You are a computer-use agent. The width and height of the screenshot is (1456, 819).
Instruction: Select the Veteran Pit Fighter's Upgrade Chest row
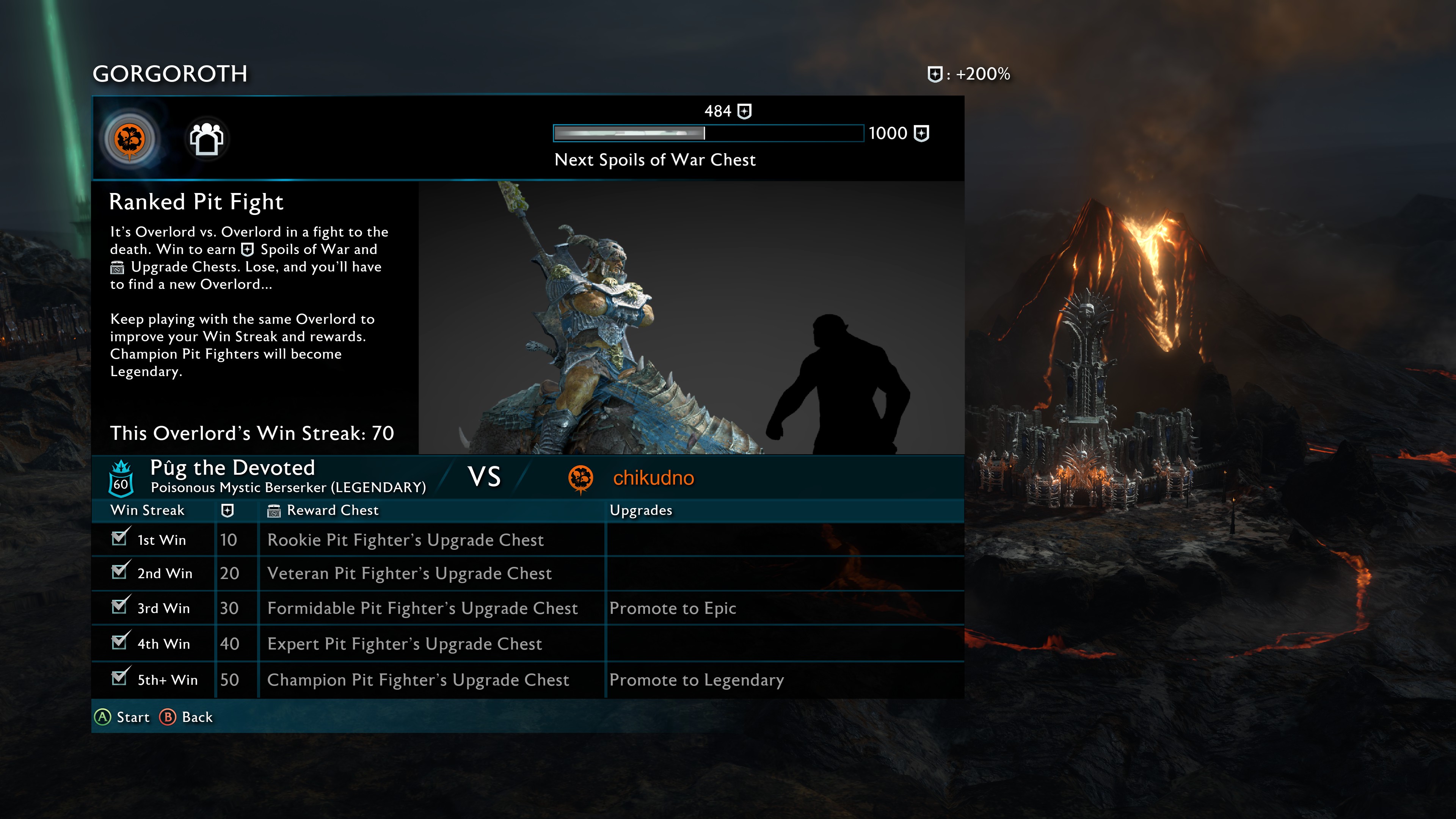coord(409,574)
